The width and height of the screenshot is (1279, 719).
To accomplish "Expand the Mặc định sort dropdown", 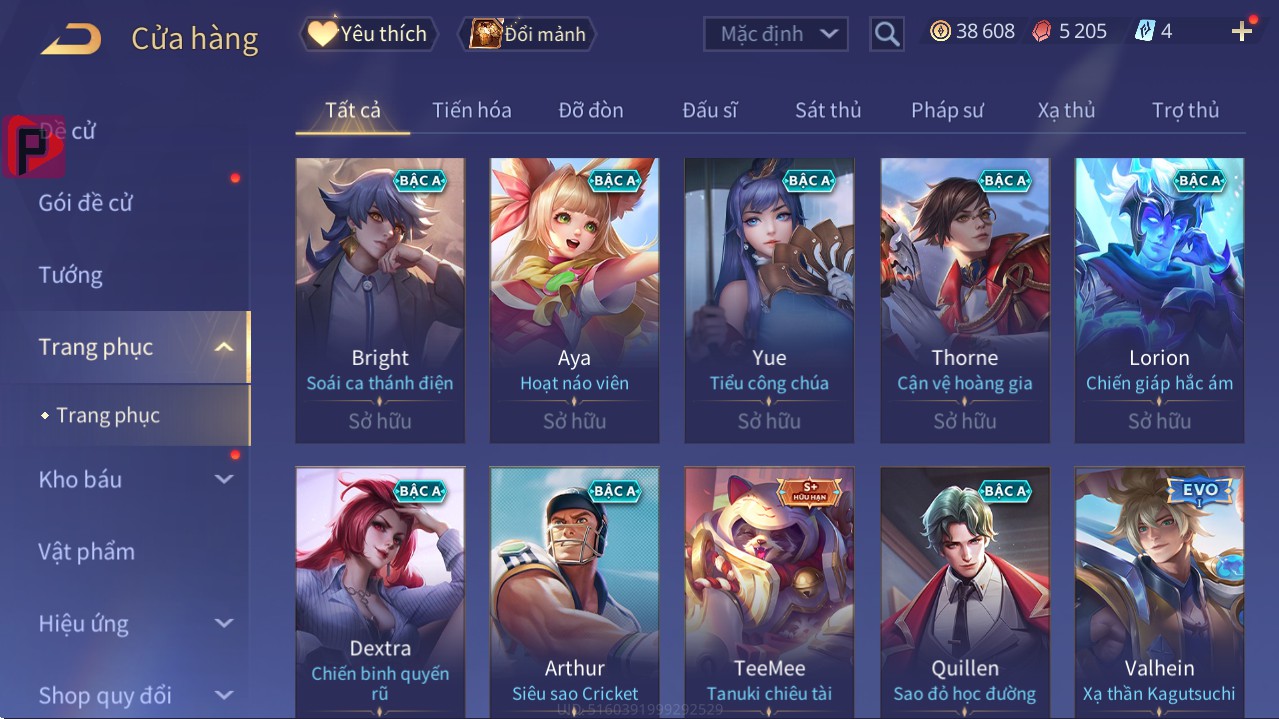I will click(776, 34).
